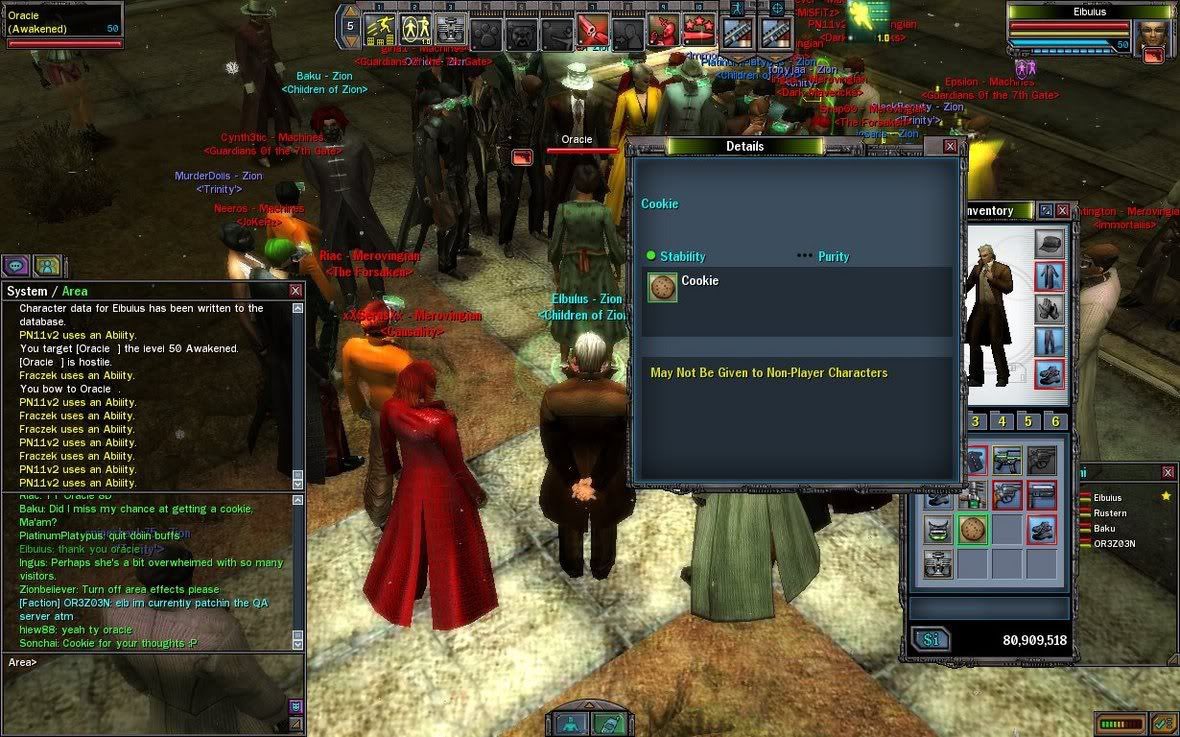Click the $i information currency button
1180x737 pixels.
[931, 640]
